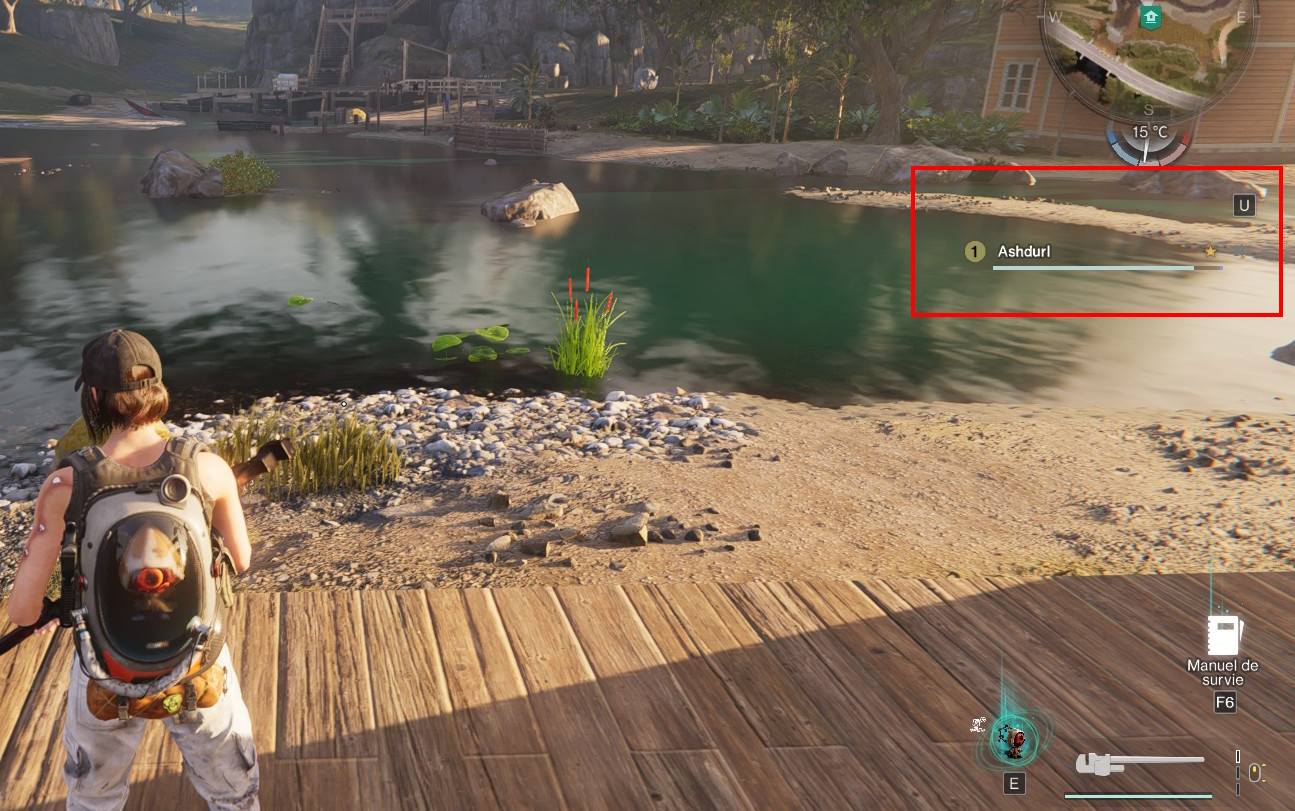Open the Manuel de survie notebook
This screenshot has width=1295, height=811.
pos(1224,634)
